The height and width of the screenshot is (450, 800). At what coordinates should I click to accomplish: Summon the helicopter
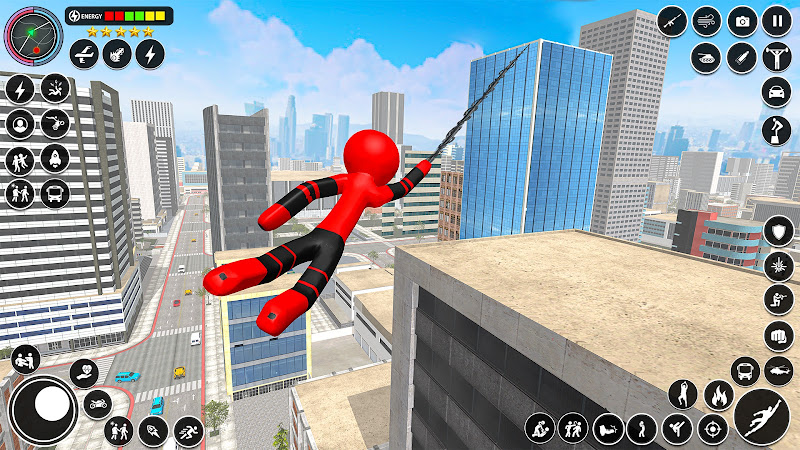(777, 371)
